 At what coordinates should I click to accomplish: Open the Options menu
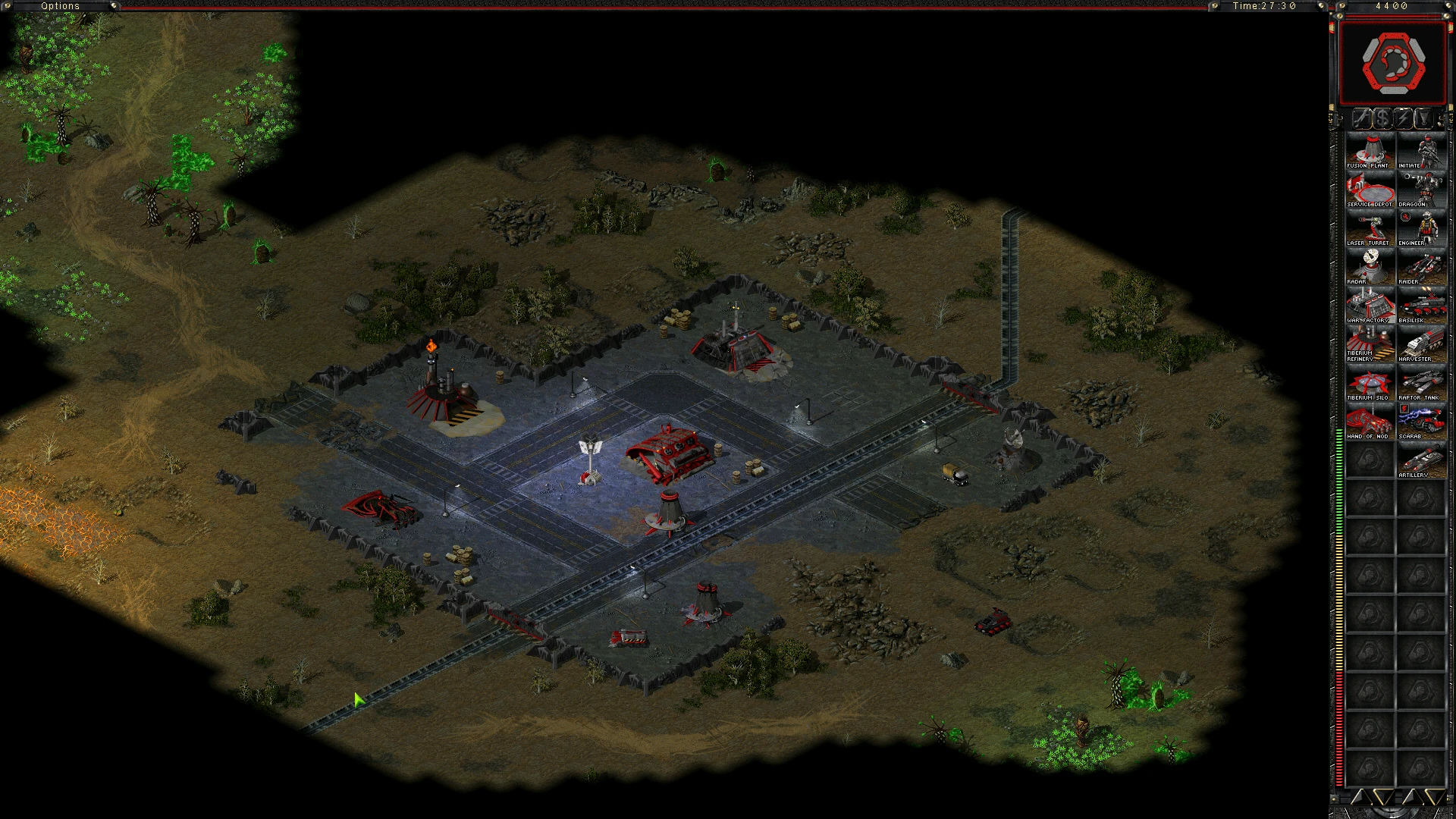click(61, 6)
